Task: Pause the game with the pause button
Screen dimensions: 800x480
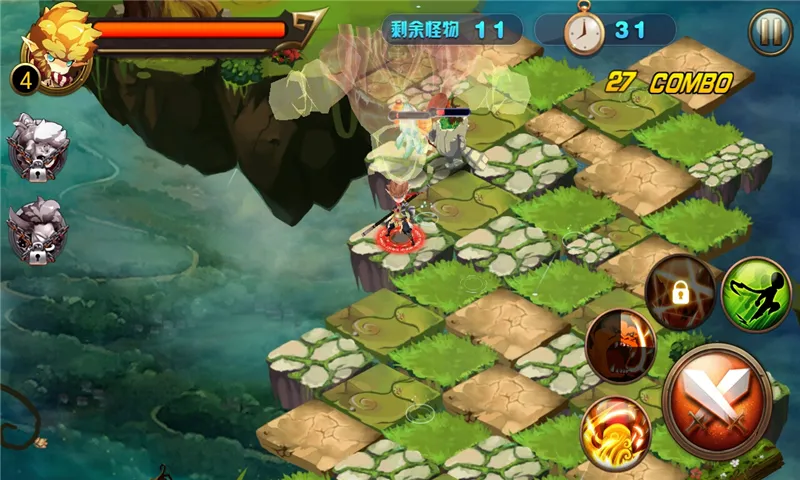Action: (x=769, y=32)
